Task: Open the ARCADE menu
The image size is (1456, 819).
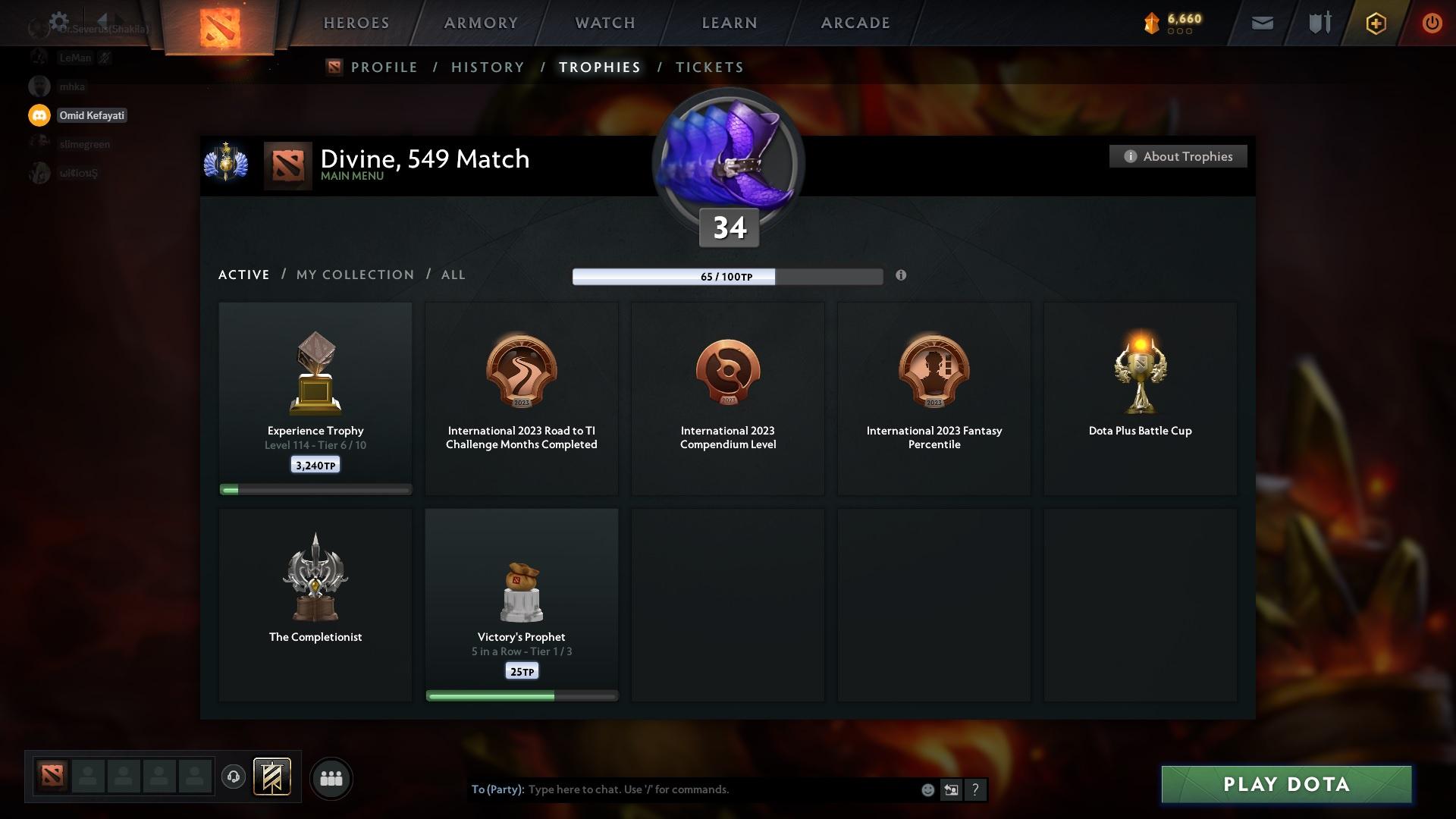Action: pyautogui.click(x=854, y=23)
